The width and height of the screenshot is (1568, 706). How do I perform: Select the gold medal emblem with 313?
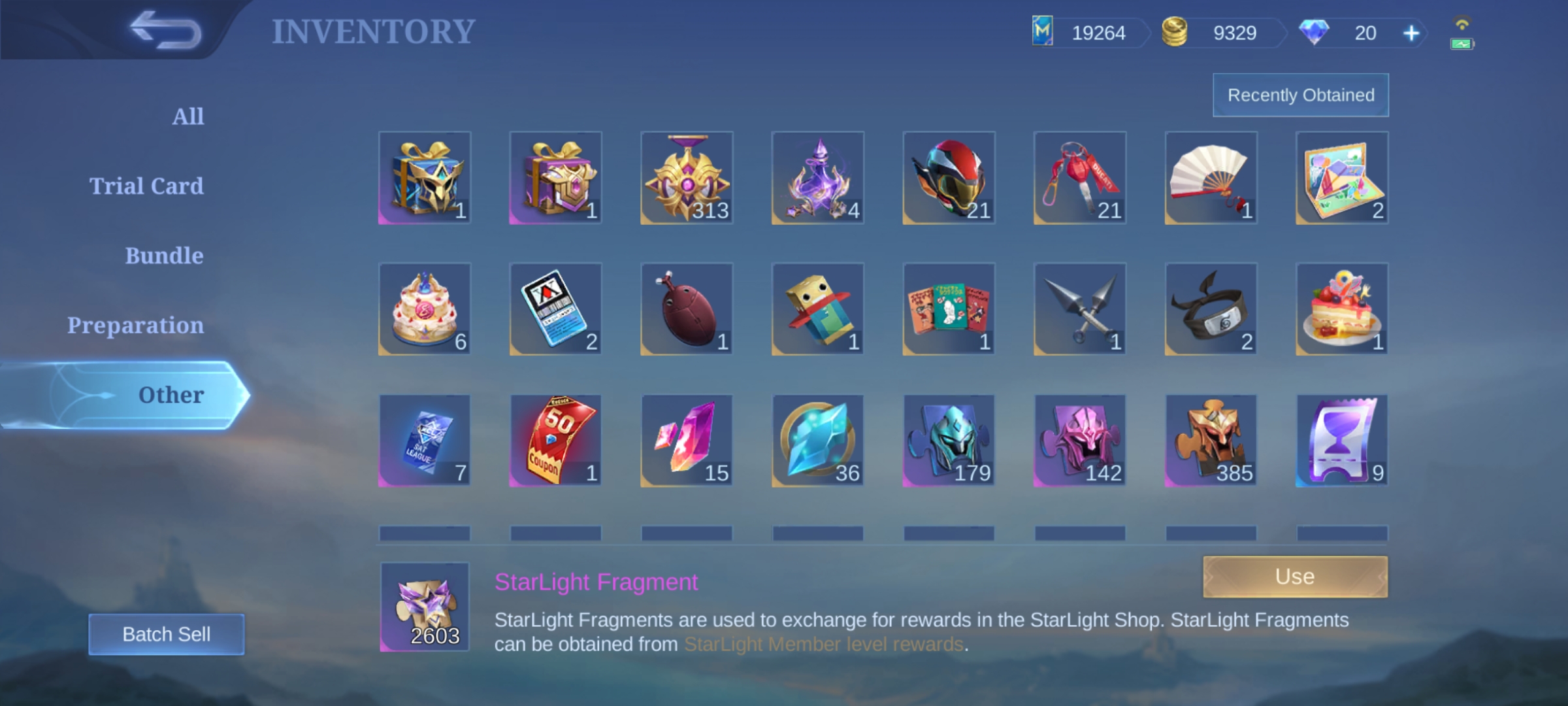[x=687, y=178]
